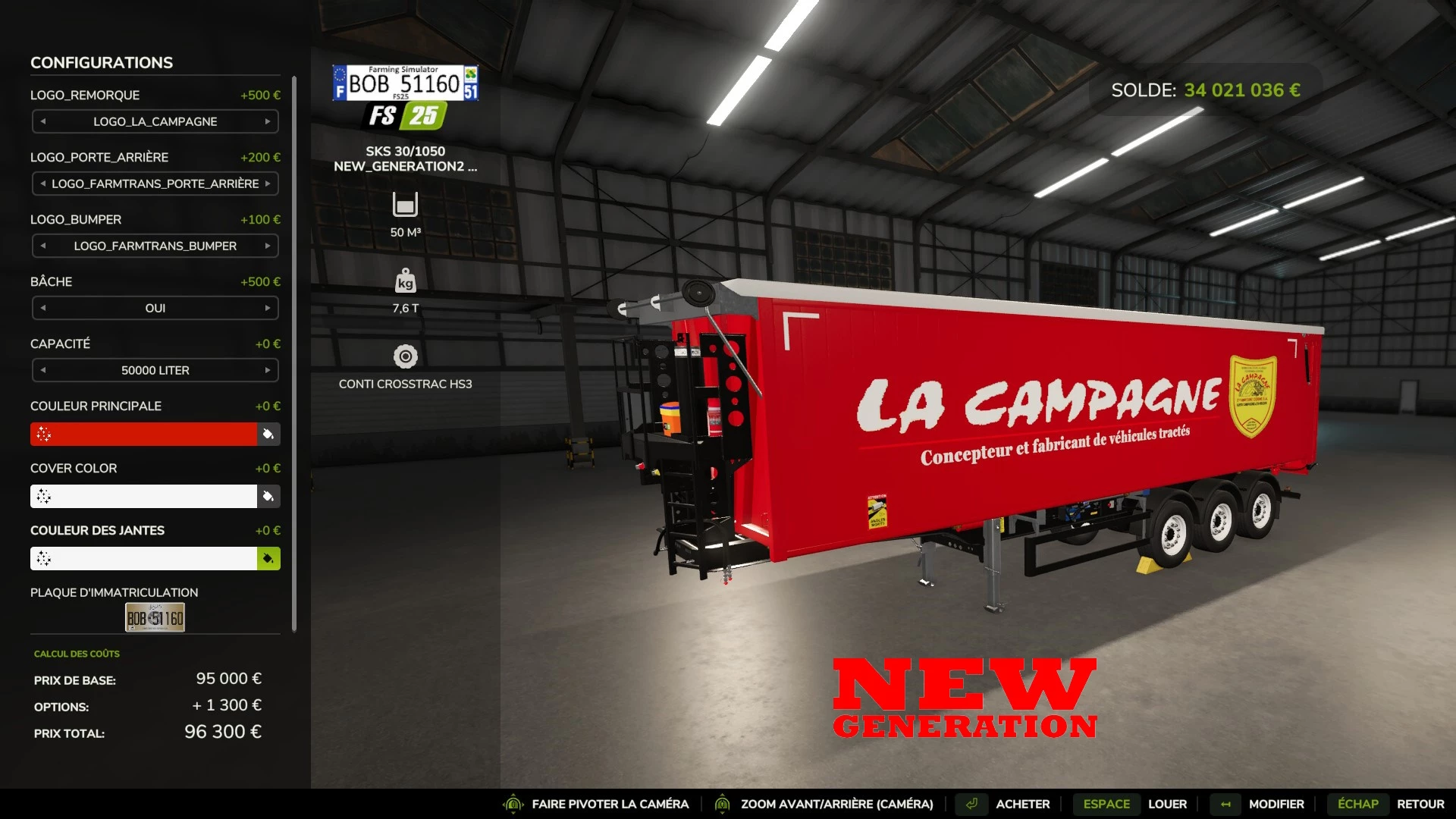Click the 50 M³ capacity icon

[x=406, y=205]
